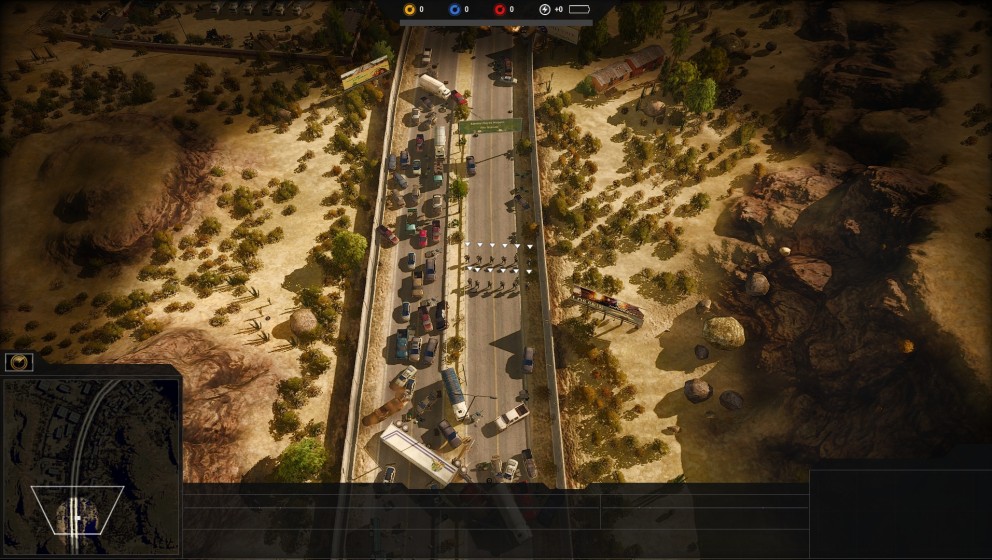This screenshot has height=560, width=992.
Task: Click the round emblem button above the minimap
Action: coord(19,362)
